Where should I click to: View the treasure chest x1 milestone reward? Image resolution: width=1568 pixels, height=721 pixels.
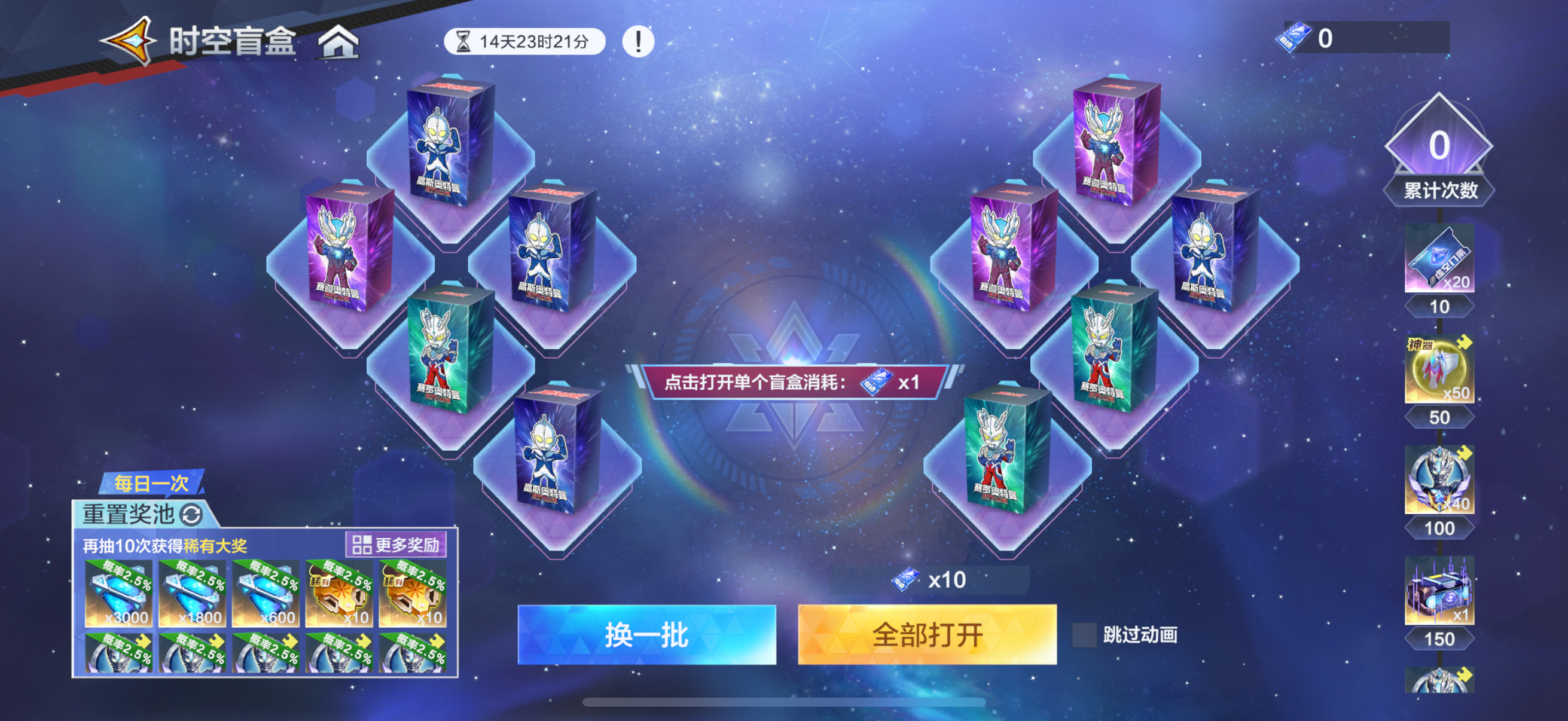1439,590
